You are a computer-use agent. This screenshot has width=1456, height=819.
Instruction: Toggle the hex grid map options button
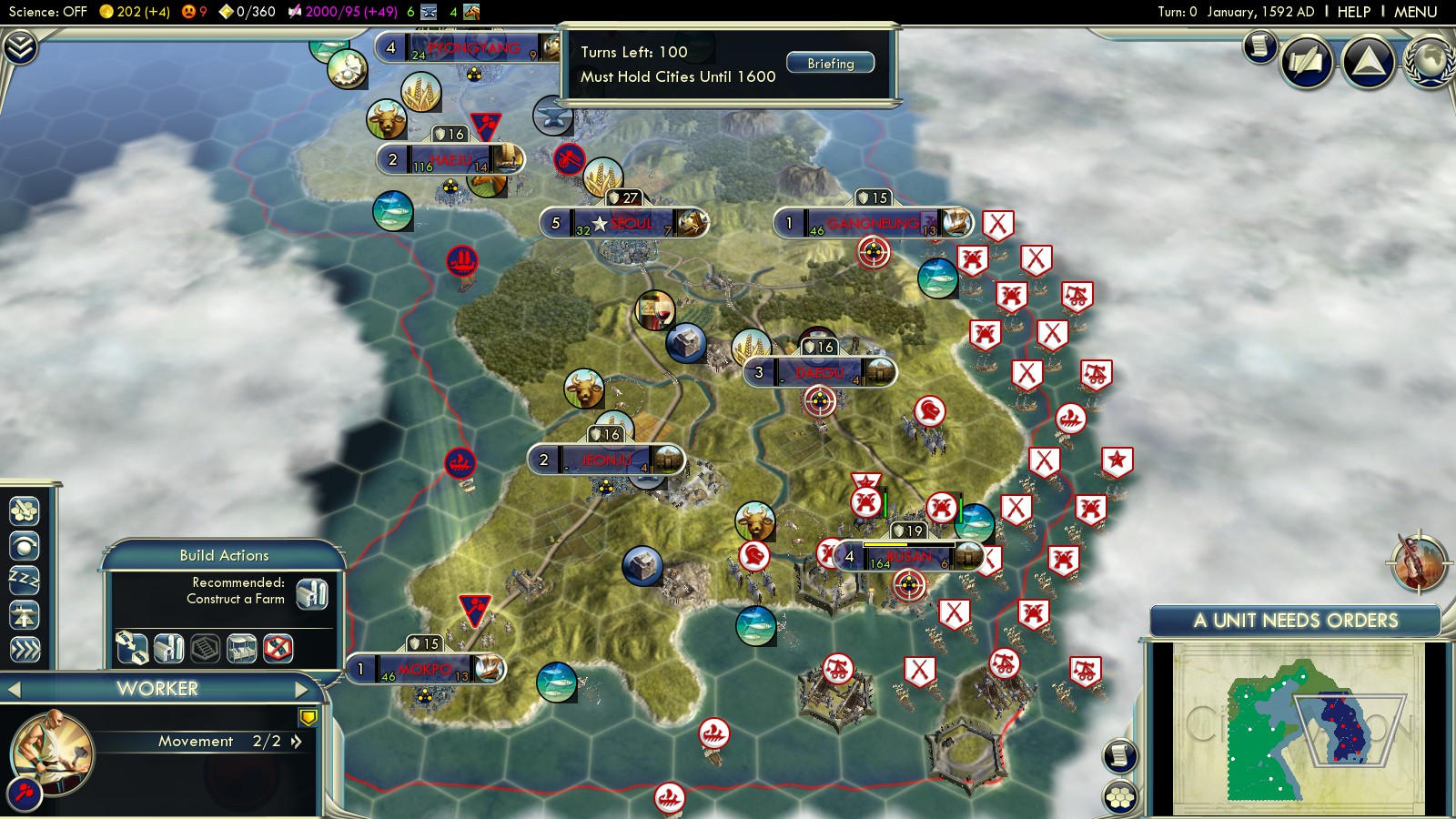point(1120,797)
